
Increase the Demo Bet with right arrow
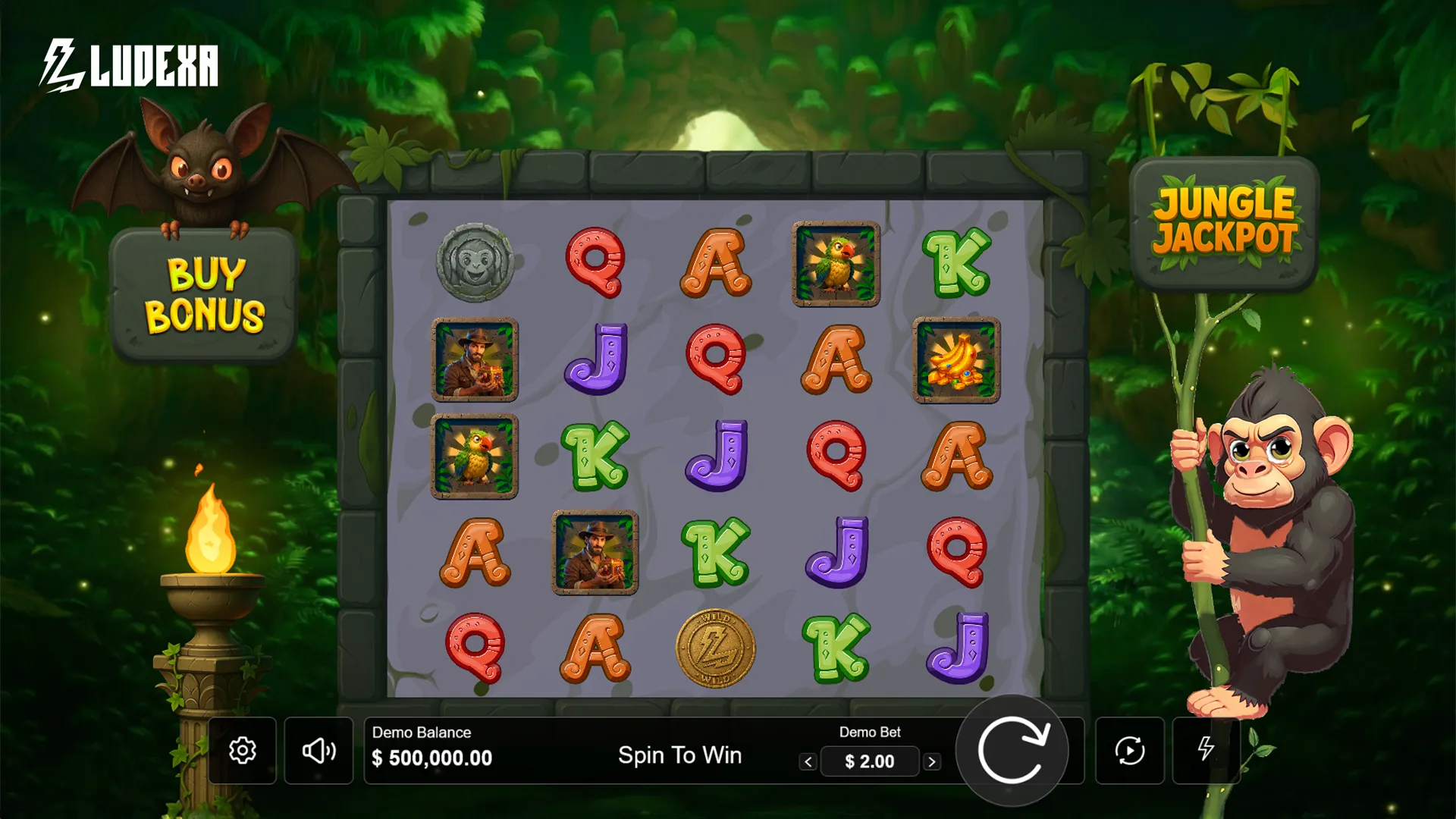(933, 761)
